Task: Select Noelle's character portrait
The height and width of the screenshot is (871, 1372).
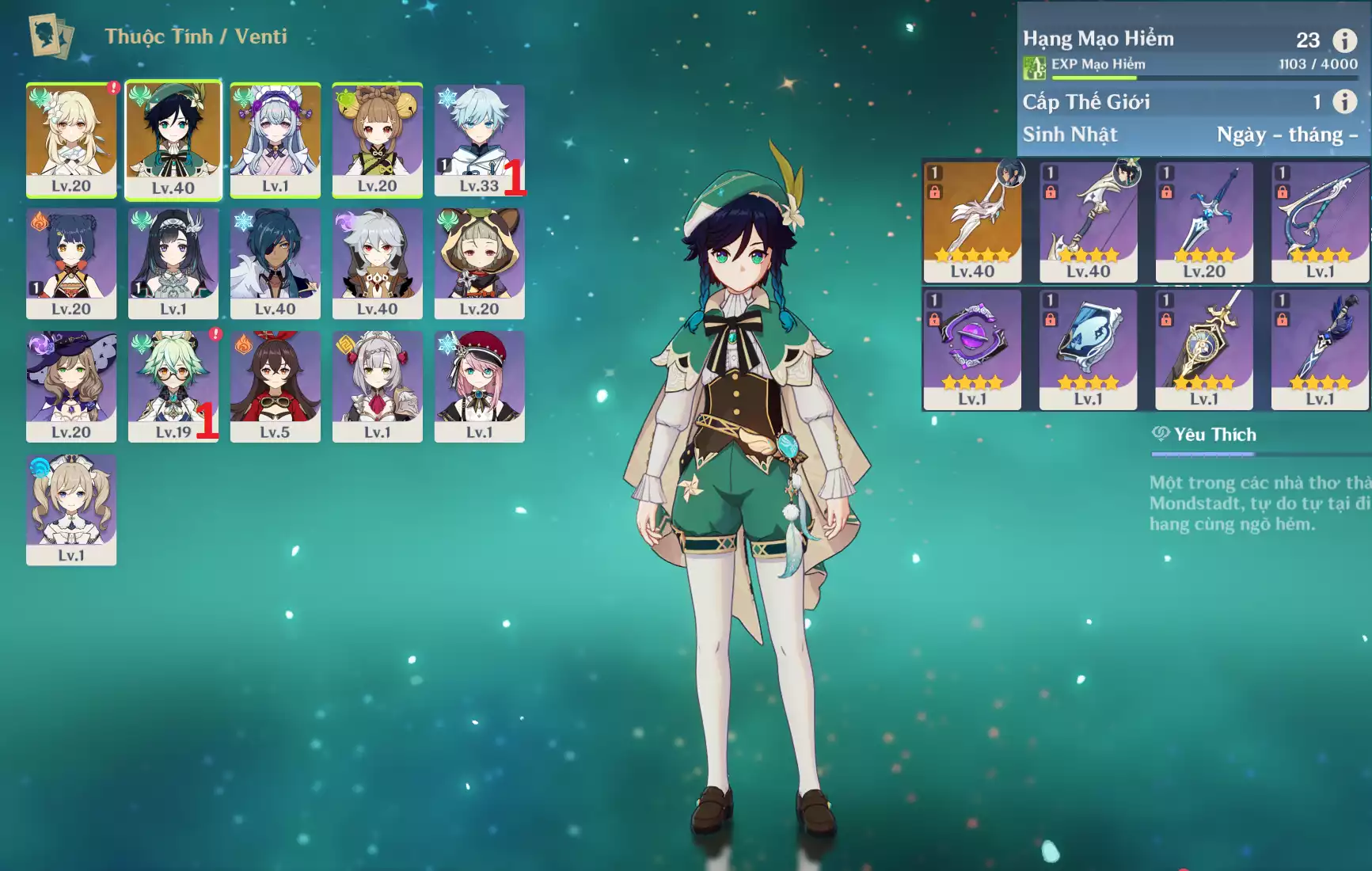Action: tap(377, 386)
